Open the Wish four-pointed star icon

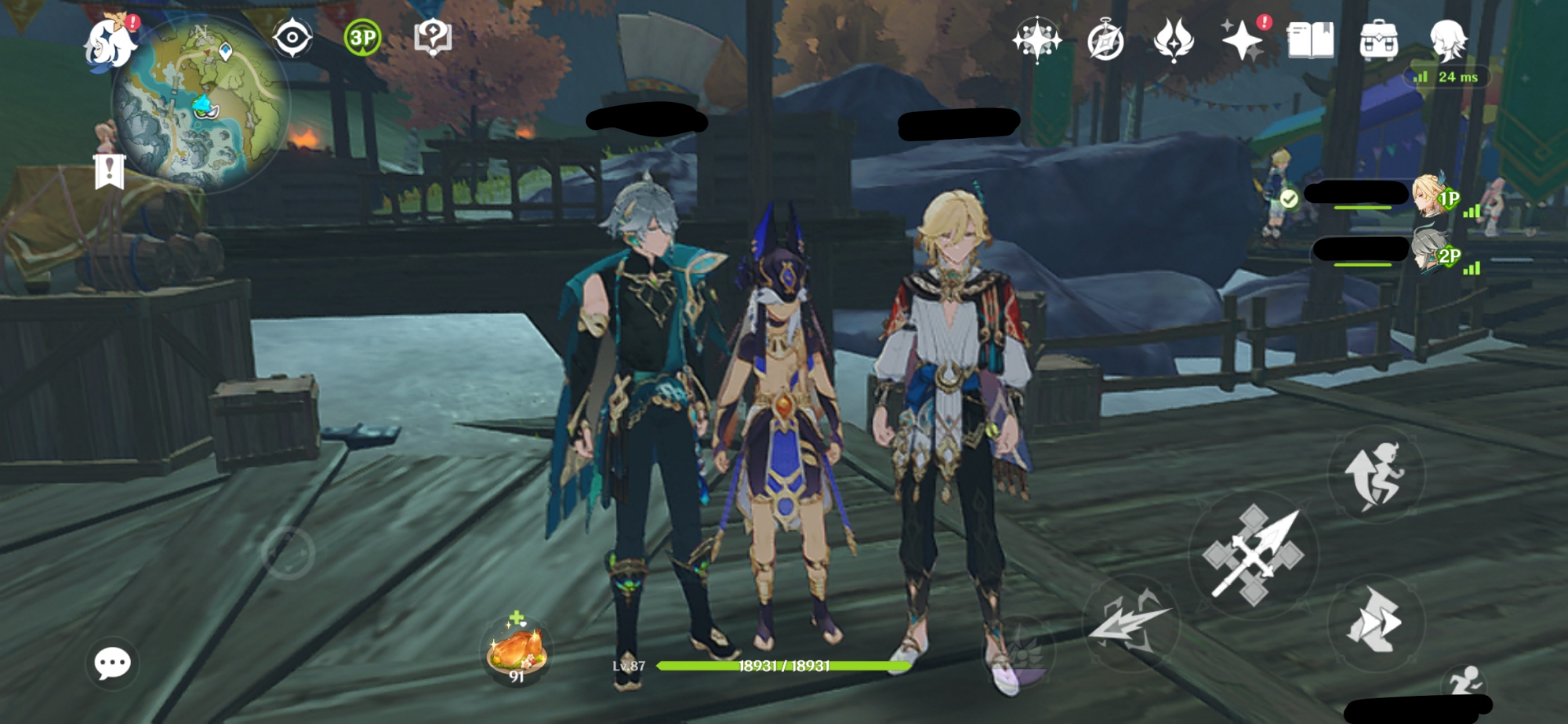tap(1036, 39)
